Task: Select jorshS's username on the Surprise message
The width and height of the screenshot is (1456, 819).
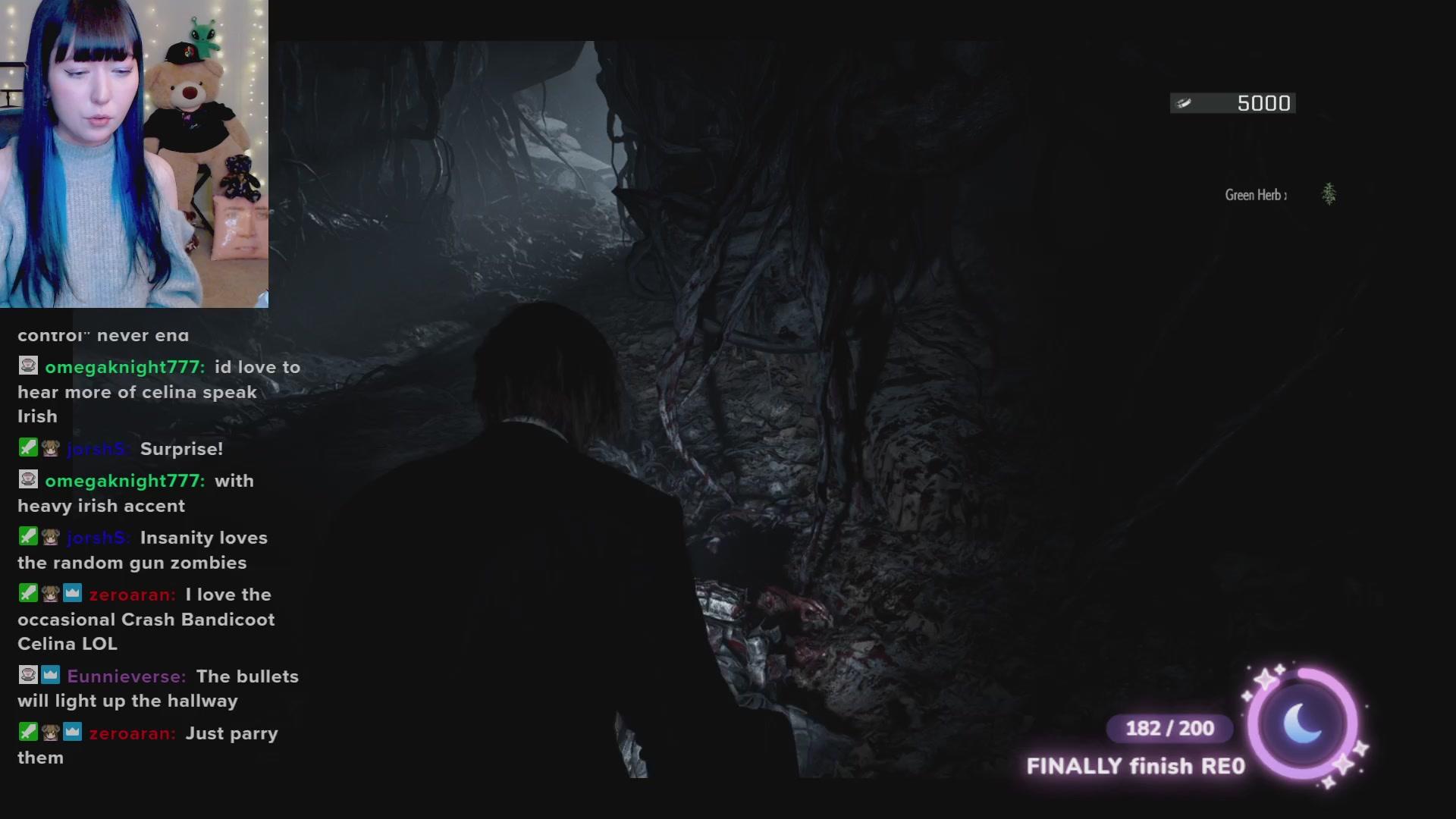Action: coord(98,448)
